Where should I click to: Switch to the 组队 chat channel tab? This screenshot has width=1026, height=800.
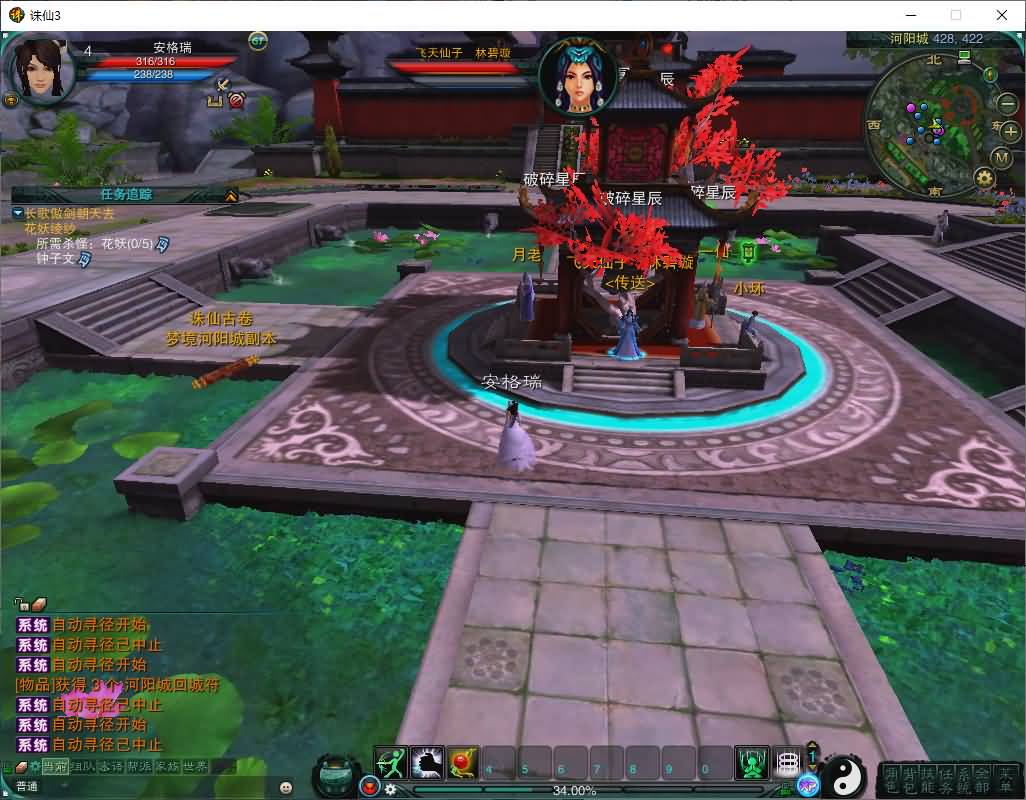[x=83, y=766]
